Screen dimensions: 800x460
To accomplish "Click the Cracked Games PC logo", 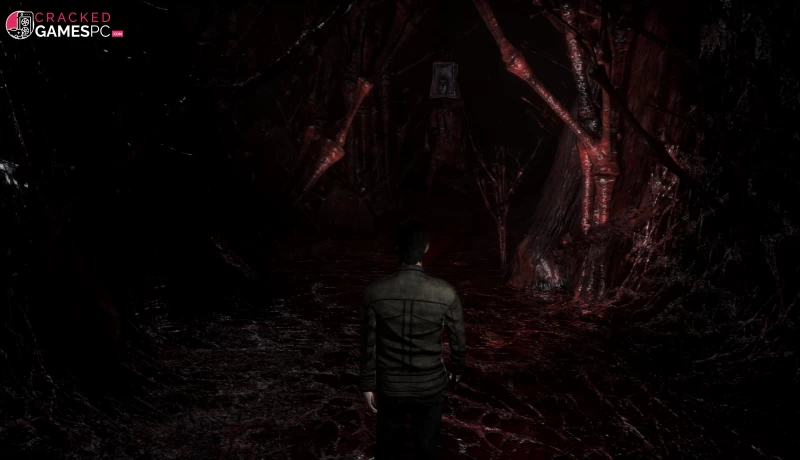I will [64, 25].
